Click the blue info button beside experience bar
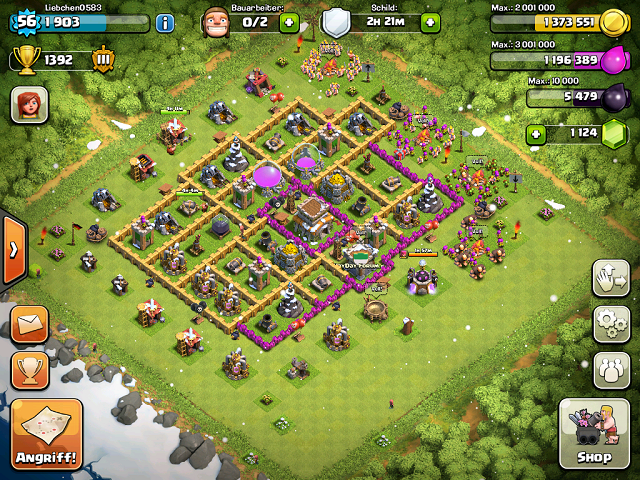 pos(166,22)
